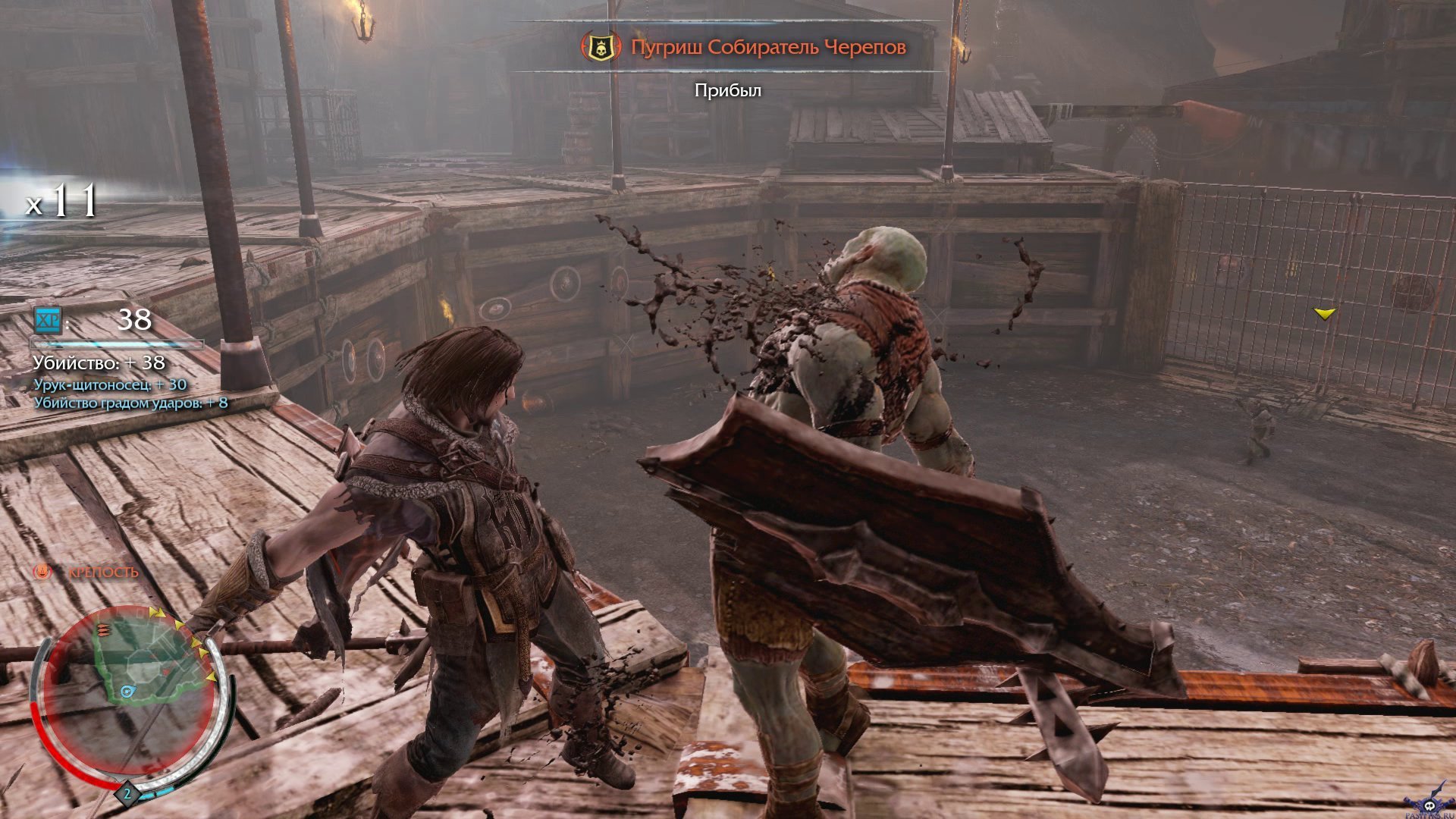Select the Крепость location marker icon
Image resolution: width=1456 pixels, height=819 pixels.
tap(42, 573)
